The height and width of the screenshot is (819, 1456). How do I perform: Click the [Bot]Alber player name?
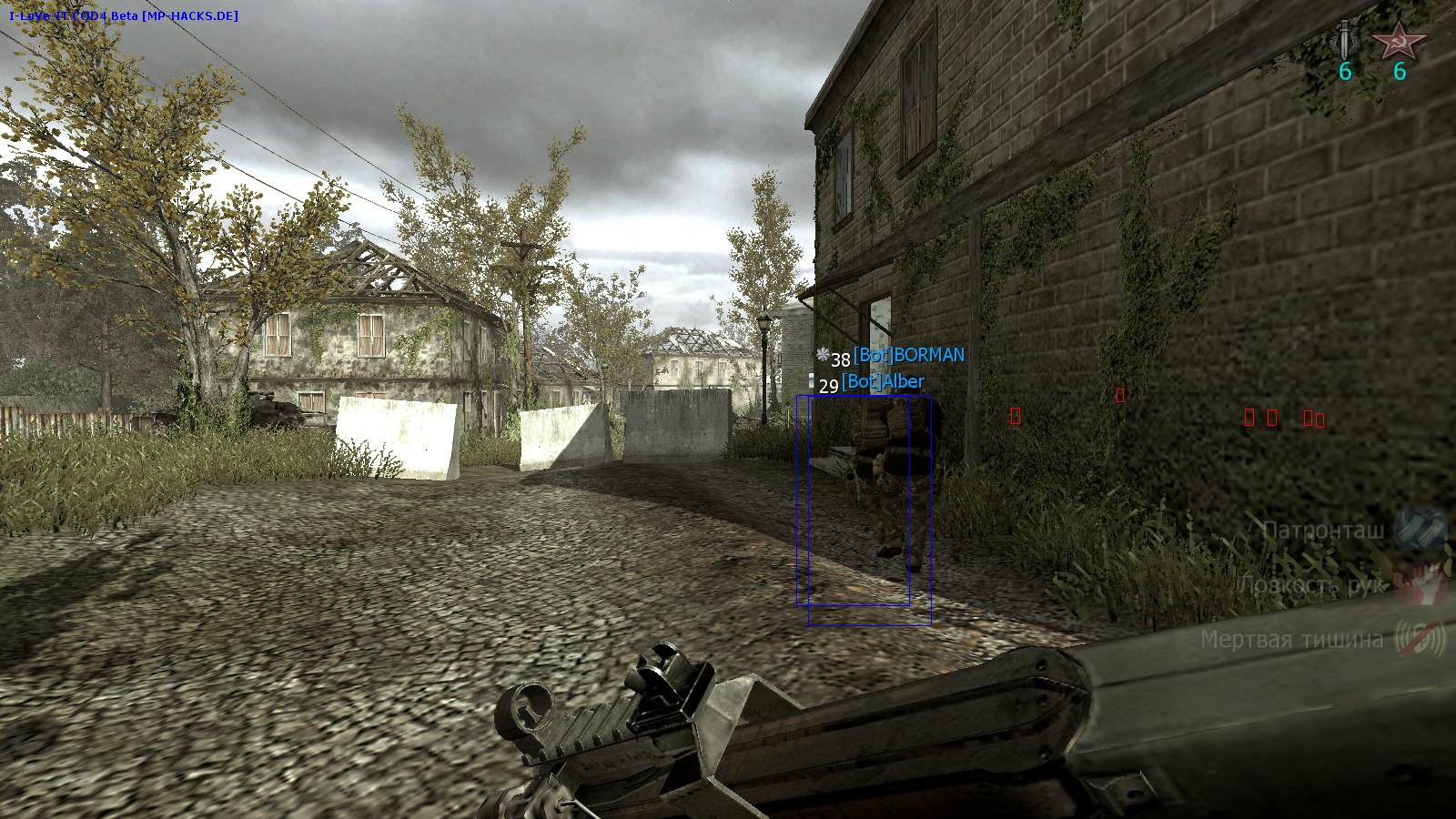click(885, 381)
